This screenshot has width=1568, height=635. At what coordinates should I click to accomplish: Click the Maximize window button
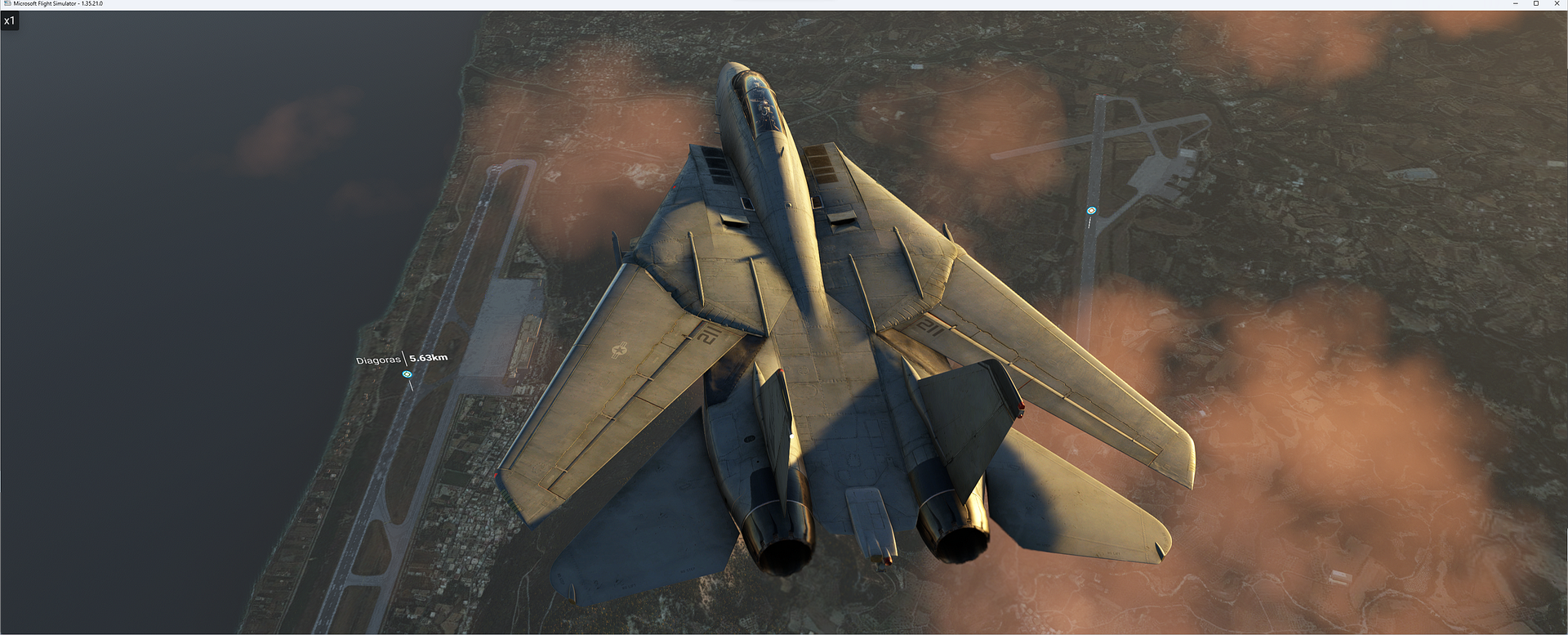pos(1538,4)
